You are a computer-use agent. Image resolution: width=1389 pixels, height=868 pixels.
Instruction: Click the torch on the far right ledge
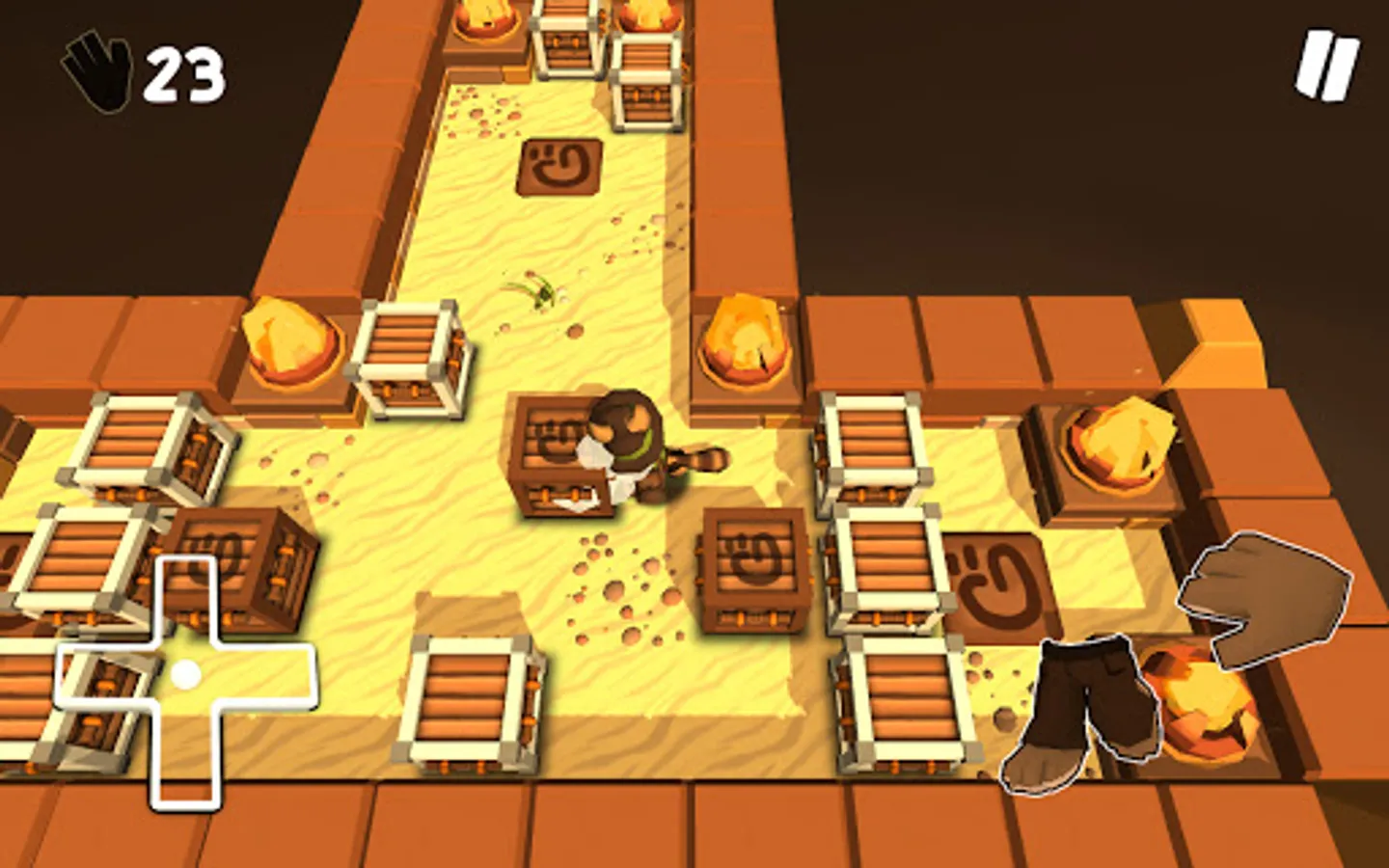(x=1119, y=439)
